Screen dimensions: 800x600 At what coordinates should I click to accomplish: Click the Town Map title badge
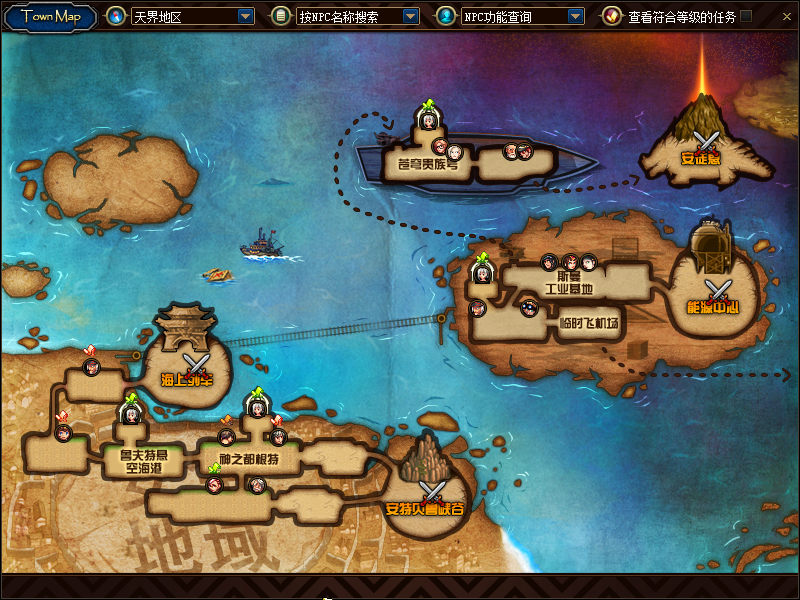50,17
